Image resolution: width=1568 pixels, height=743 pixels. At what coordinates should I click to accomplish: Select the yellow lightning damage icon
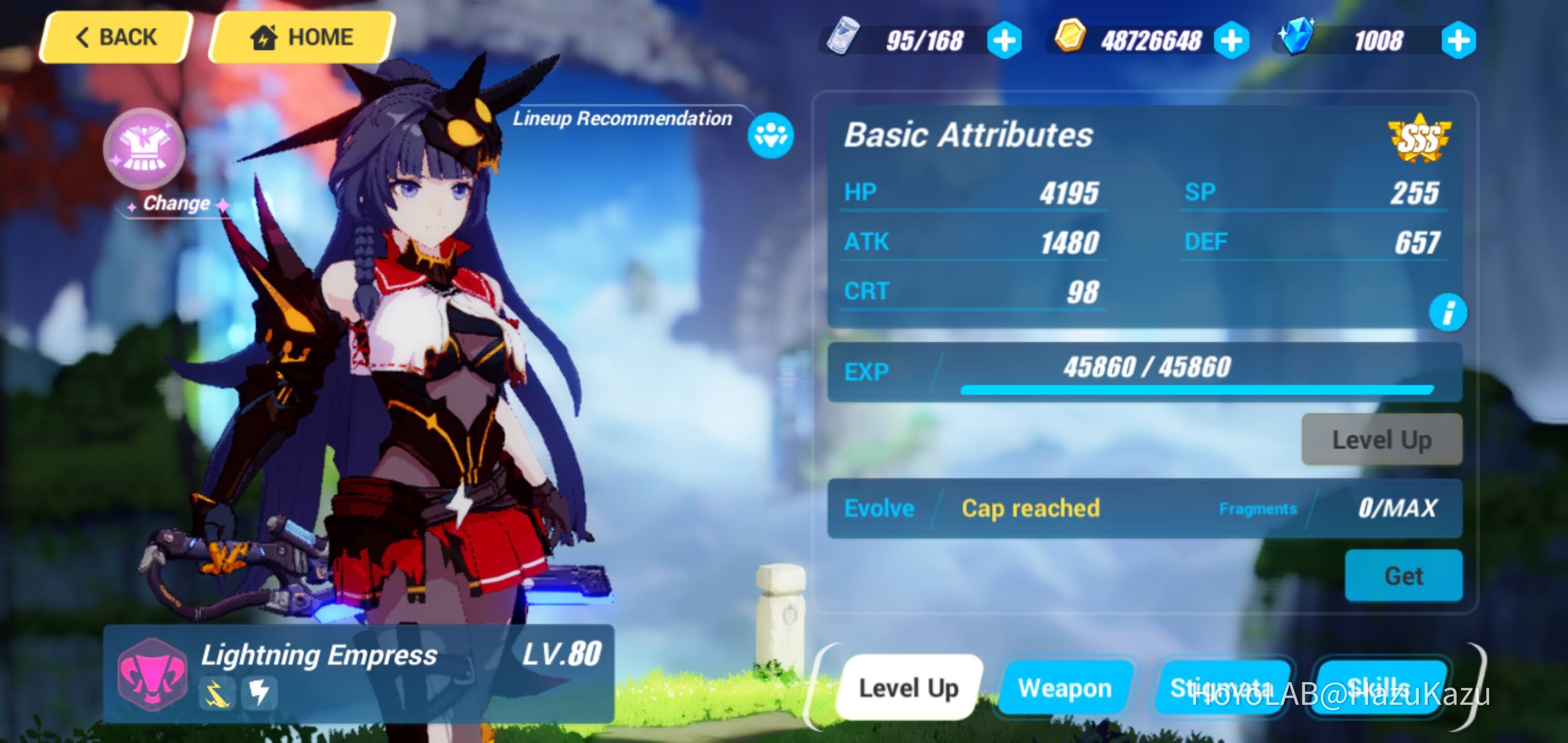coord(217,692)
